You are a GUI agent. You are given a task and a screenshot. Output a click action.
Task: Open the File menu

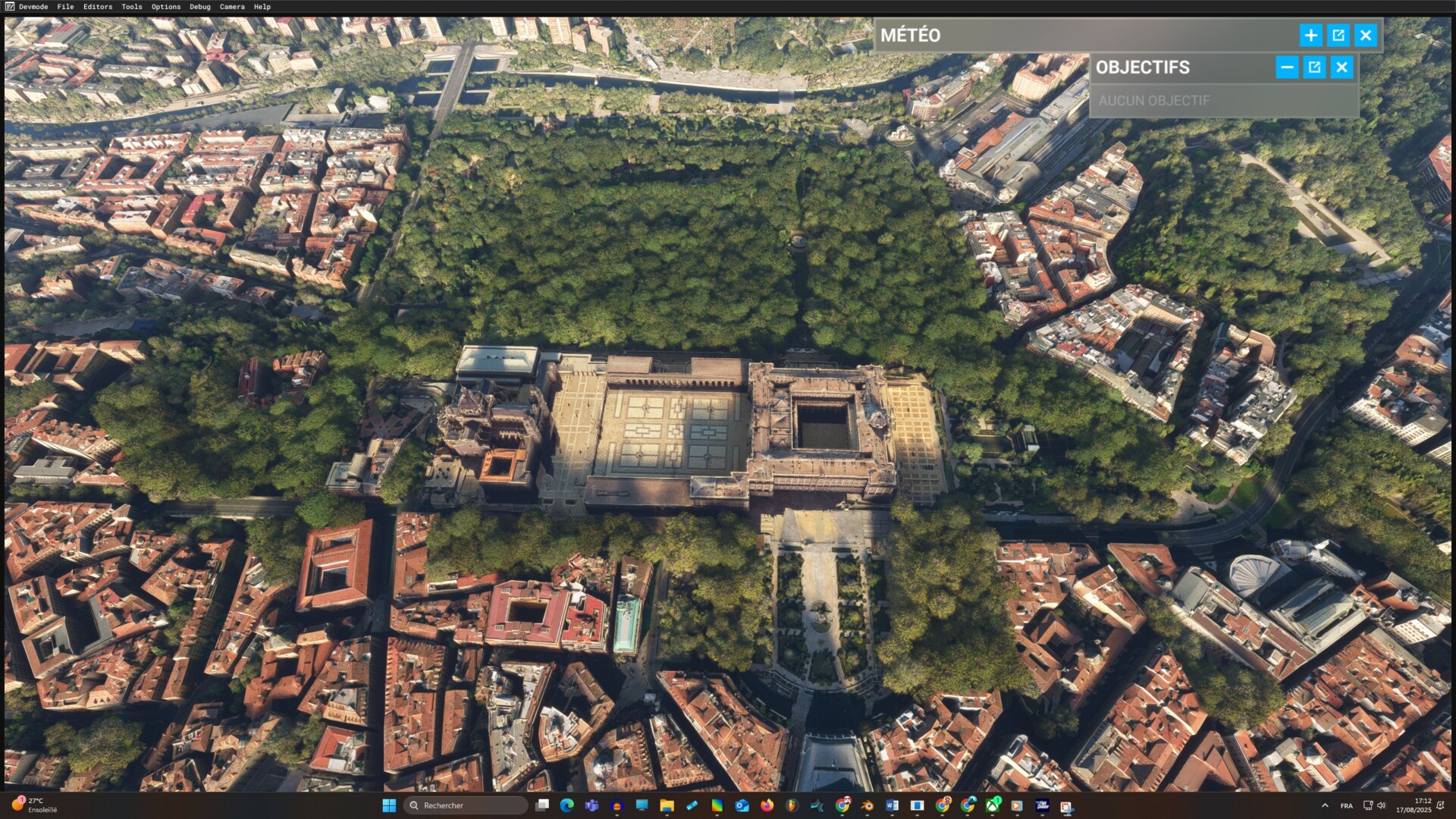65,7
